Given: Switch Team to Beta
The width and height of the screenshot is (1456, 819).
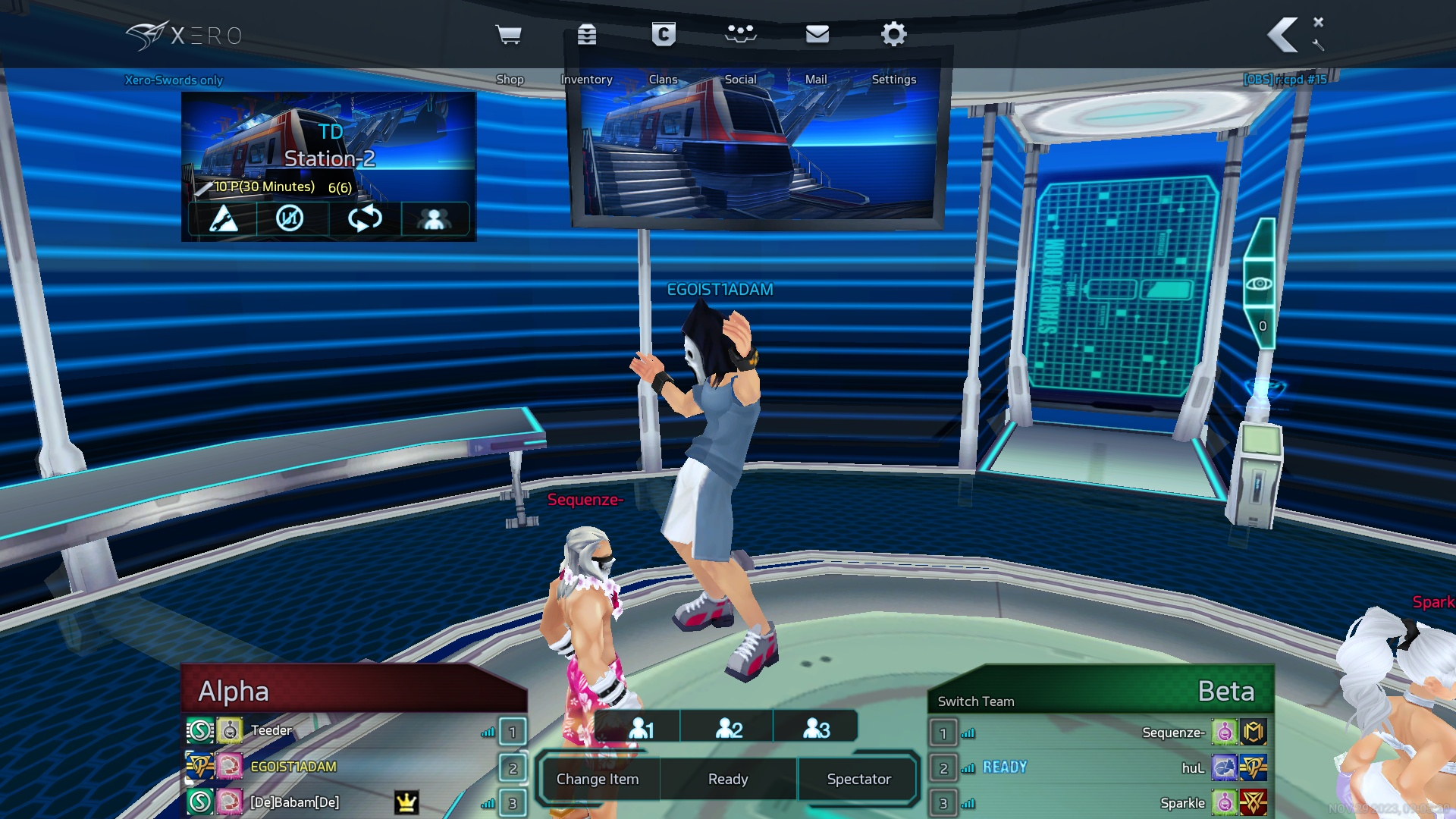Looking at the screenshot, I should coord(976,701).
